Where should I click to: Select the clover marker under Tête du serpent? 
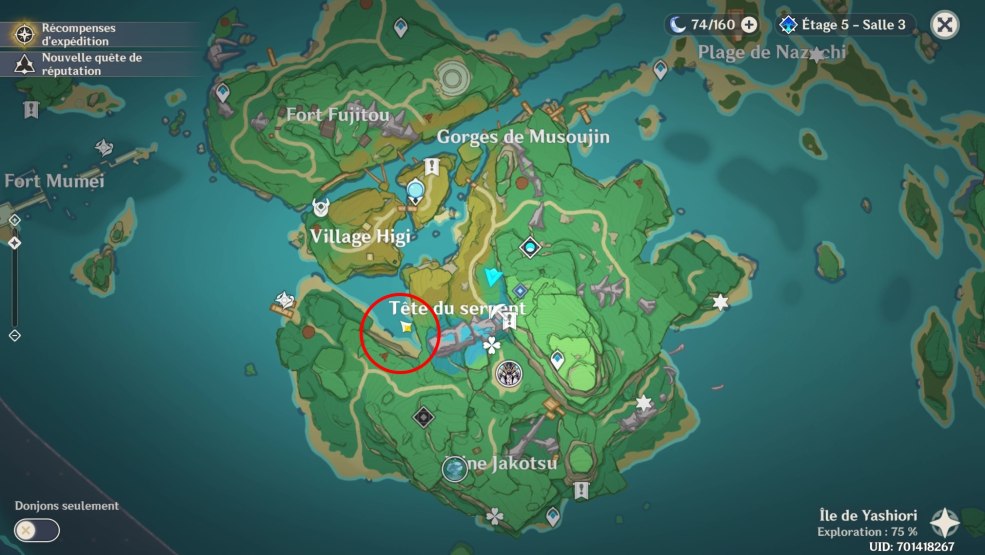click(x=491, y=346)
